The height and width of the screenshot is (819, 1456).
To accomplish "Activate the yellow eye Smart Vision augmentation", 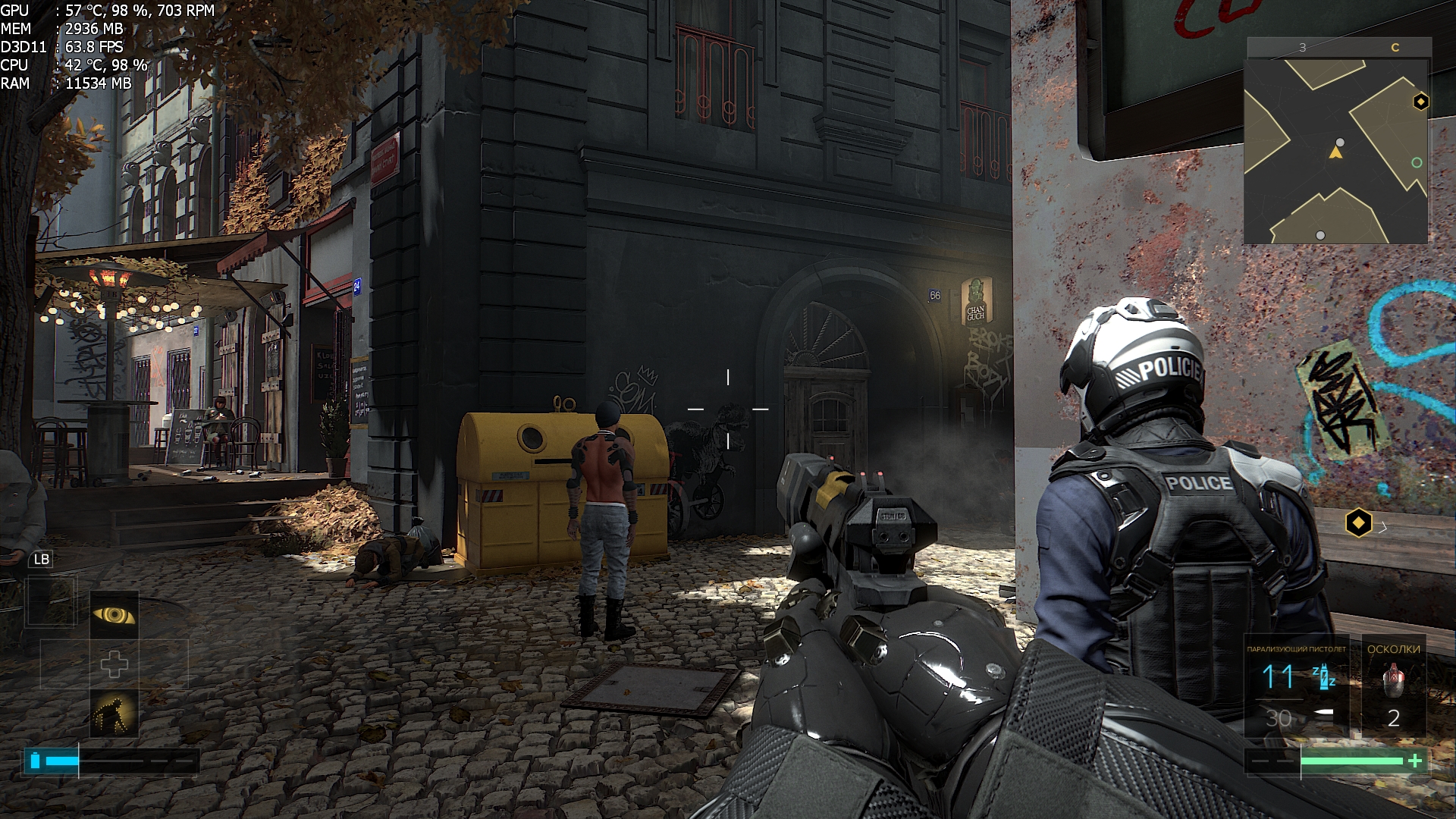I will [x=115, y=615].
